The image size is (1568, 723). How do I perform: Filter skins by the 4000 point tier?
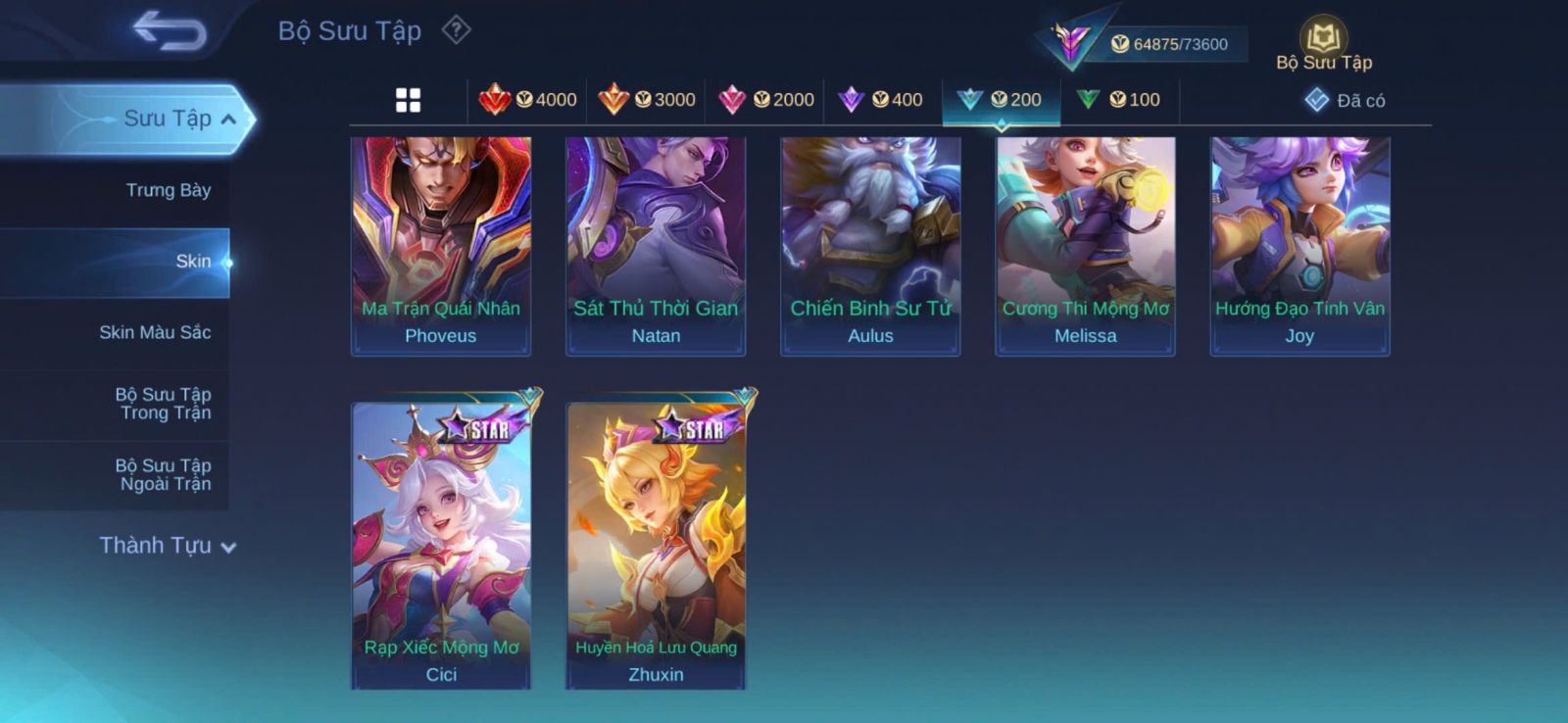(x=528, y=100)
